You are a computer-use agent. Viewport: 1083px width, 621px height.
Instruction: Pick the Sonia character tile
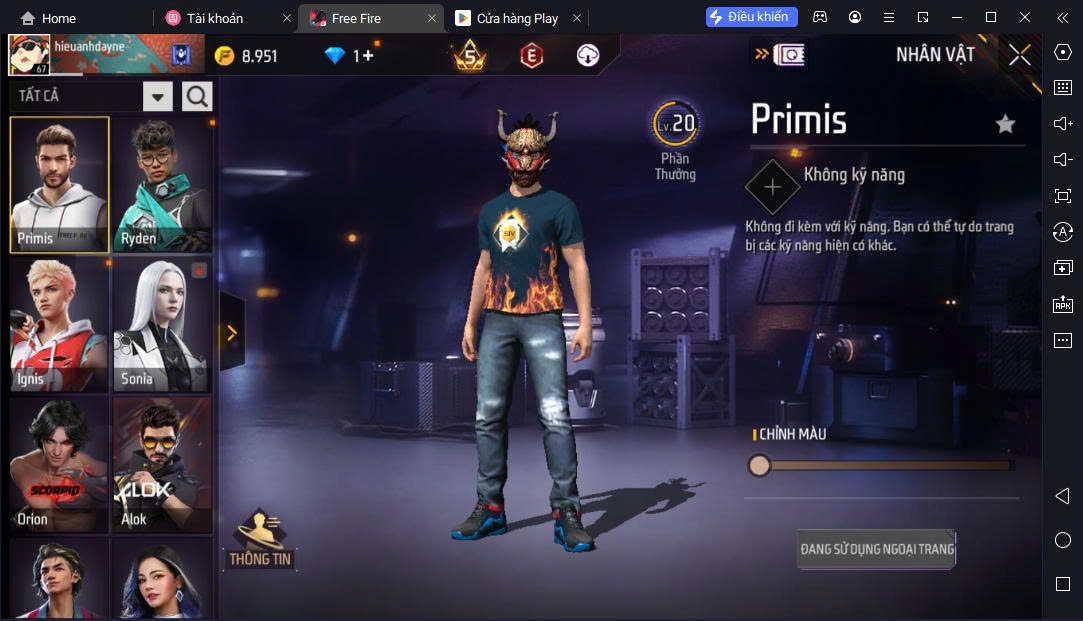pyautogui.click(x=161, y=324)
